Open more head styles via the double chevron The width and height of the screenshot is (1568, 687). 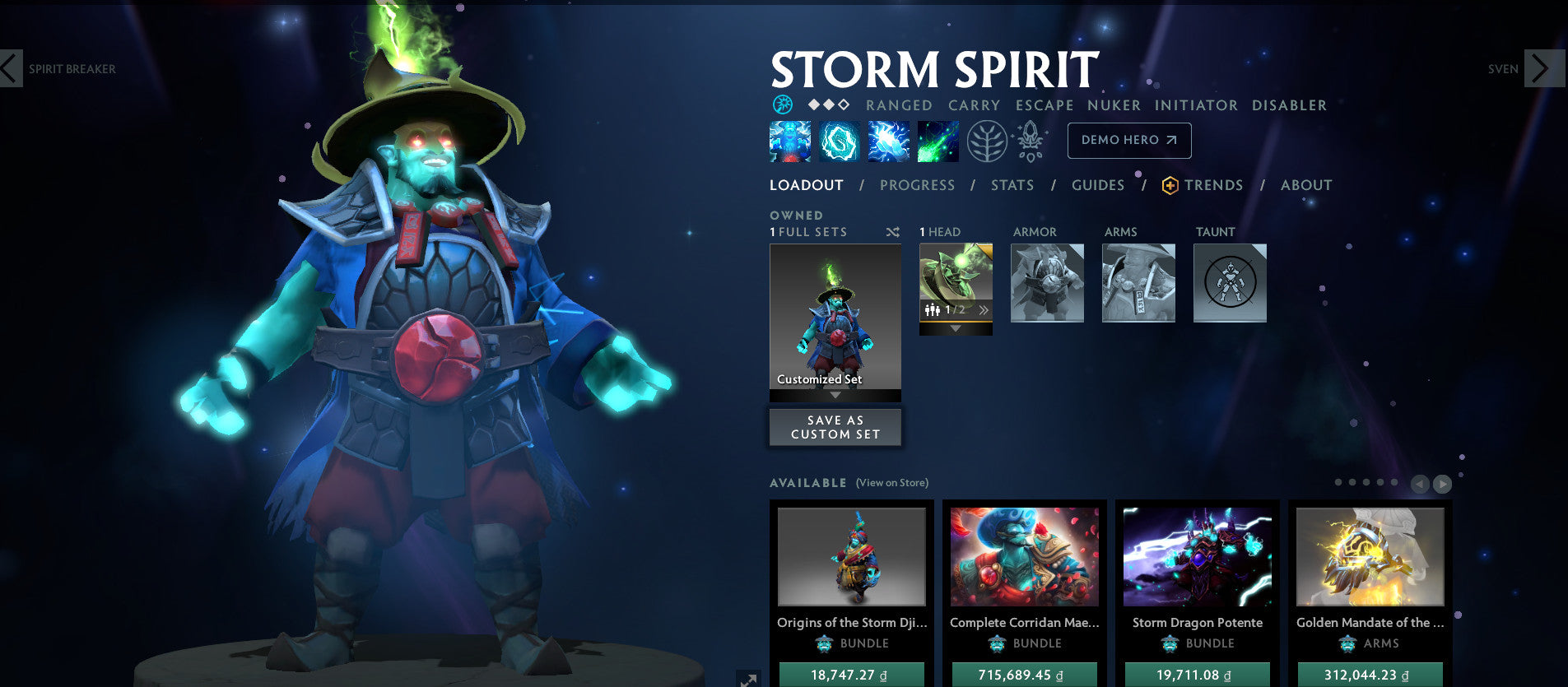point(982,310)
